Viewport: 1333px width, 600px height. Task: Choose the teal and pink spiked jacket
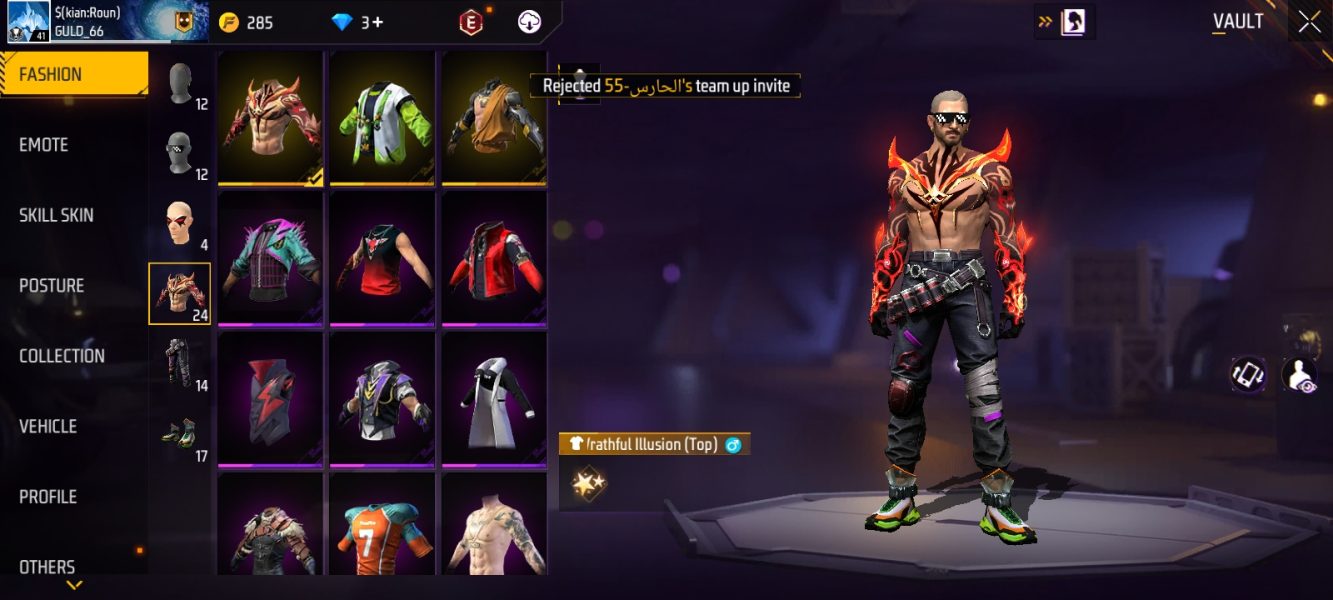(270, 258)
